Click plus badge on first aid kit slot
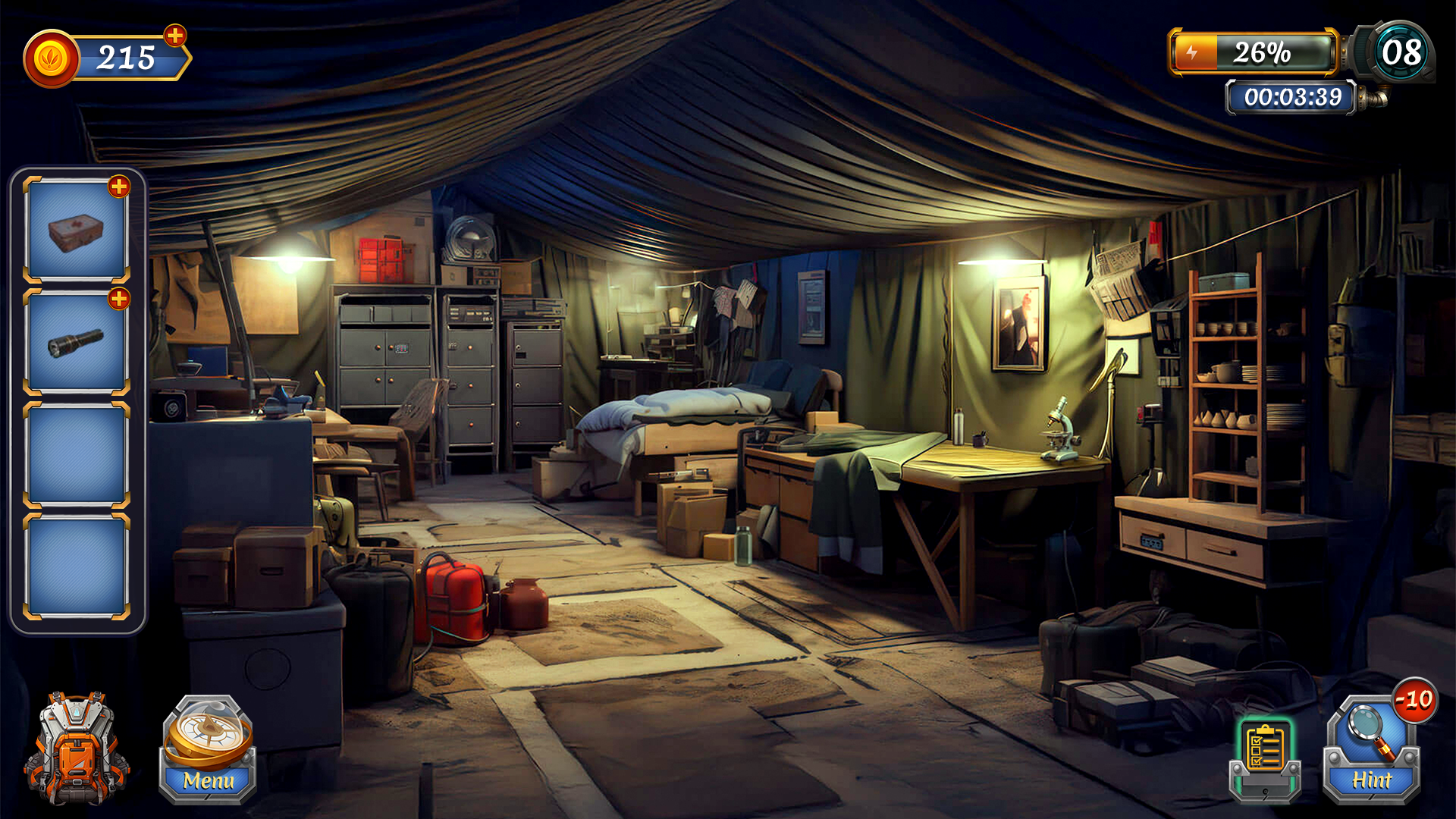Screen dimensions: 1456x819 tap(119, 187)
